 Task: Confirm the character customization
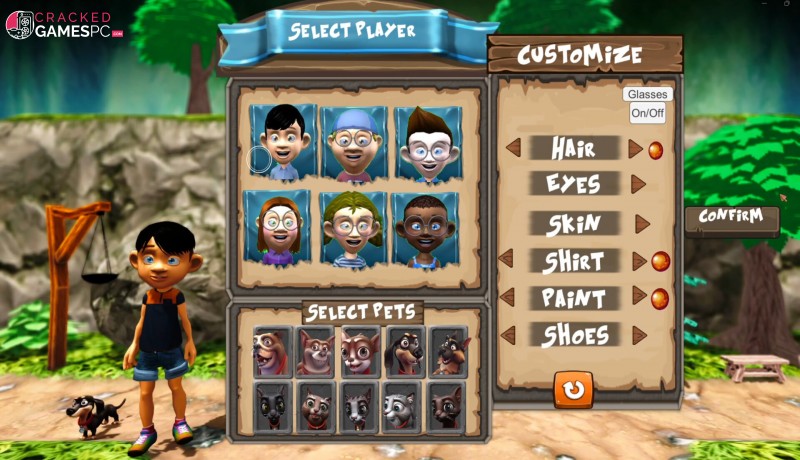731,217
